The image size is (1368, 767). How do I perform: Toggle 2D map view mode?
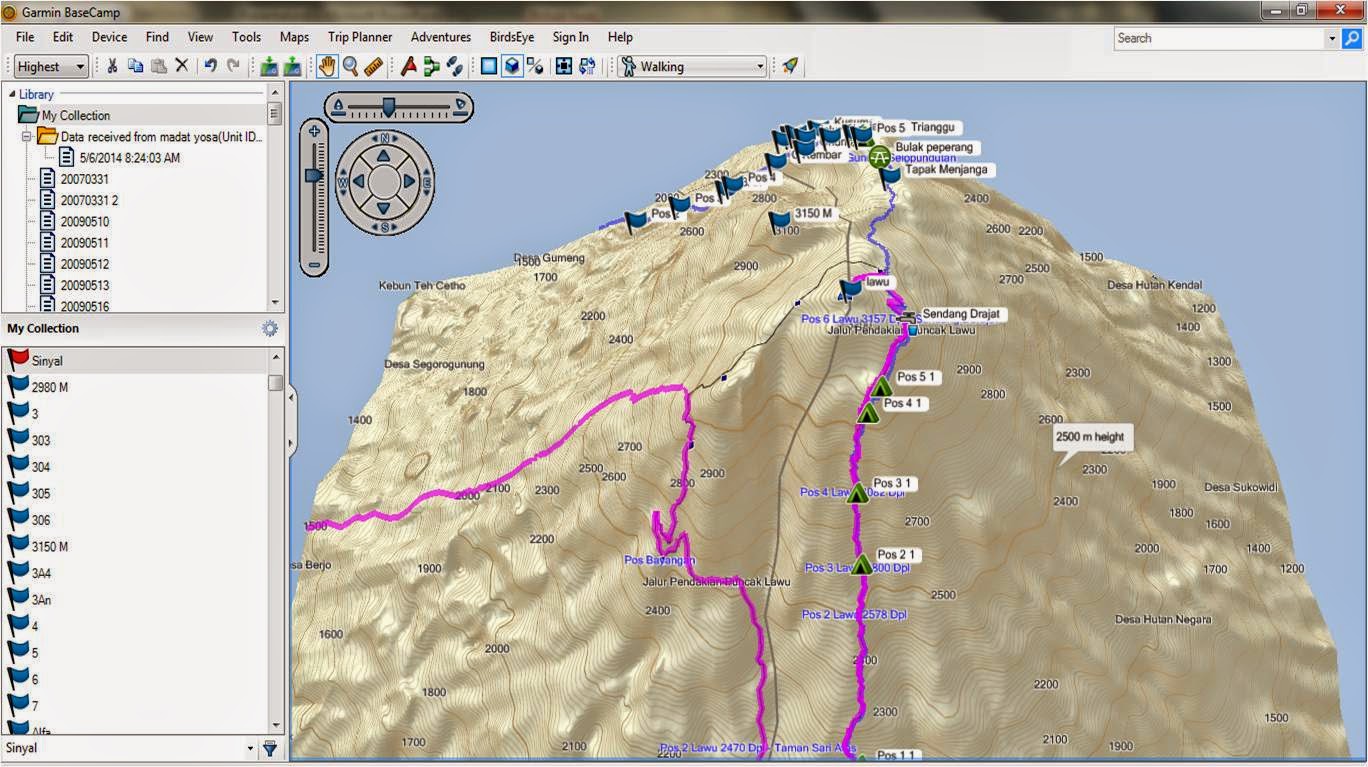pyautogui.click(x=489, y=66)
